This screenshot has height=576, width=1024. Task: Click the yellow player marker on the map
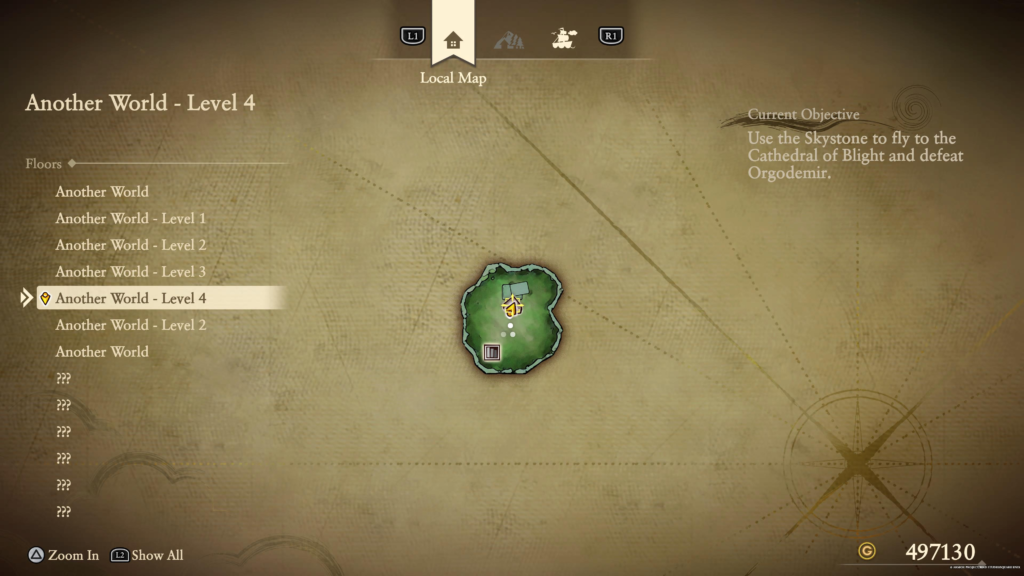tap(511, 309)
